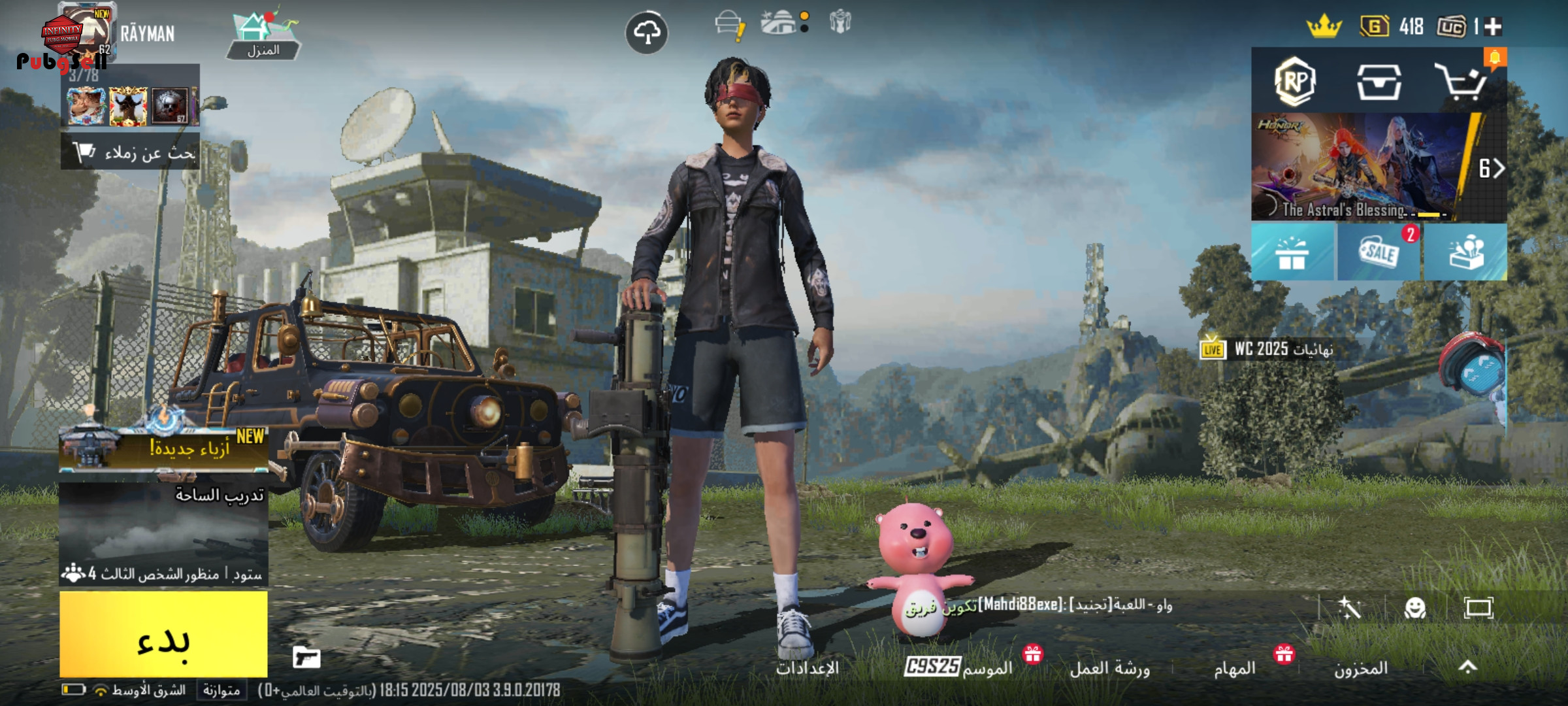Add UC with the plus button
This screenshot has height=706, width=1568.
(x=1493, y=27)
